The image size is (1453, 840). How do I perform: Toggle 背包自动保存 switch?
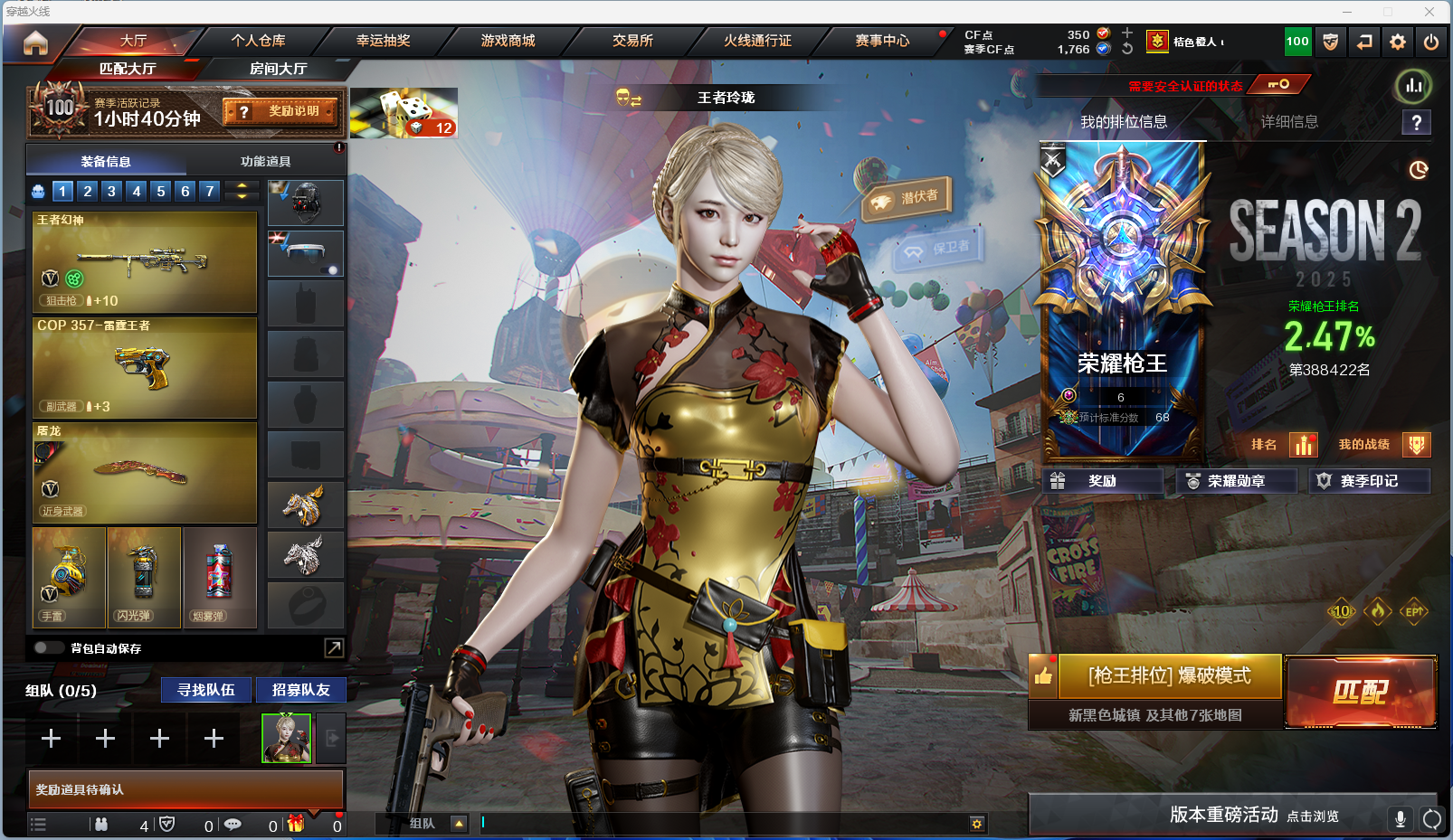(x=48, y=647)
